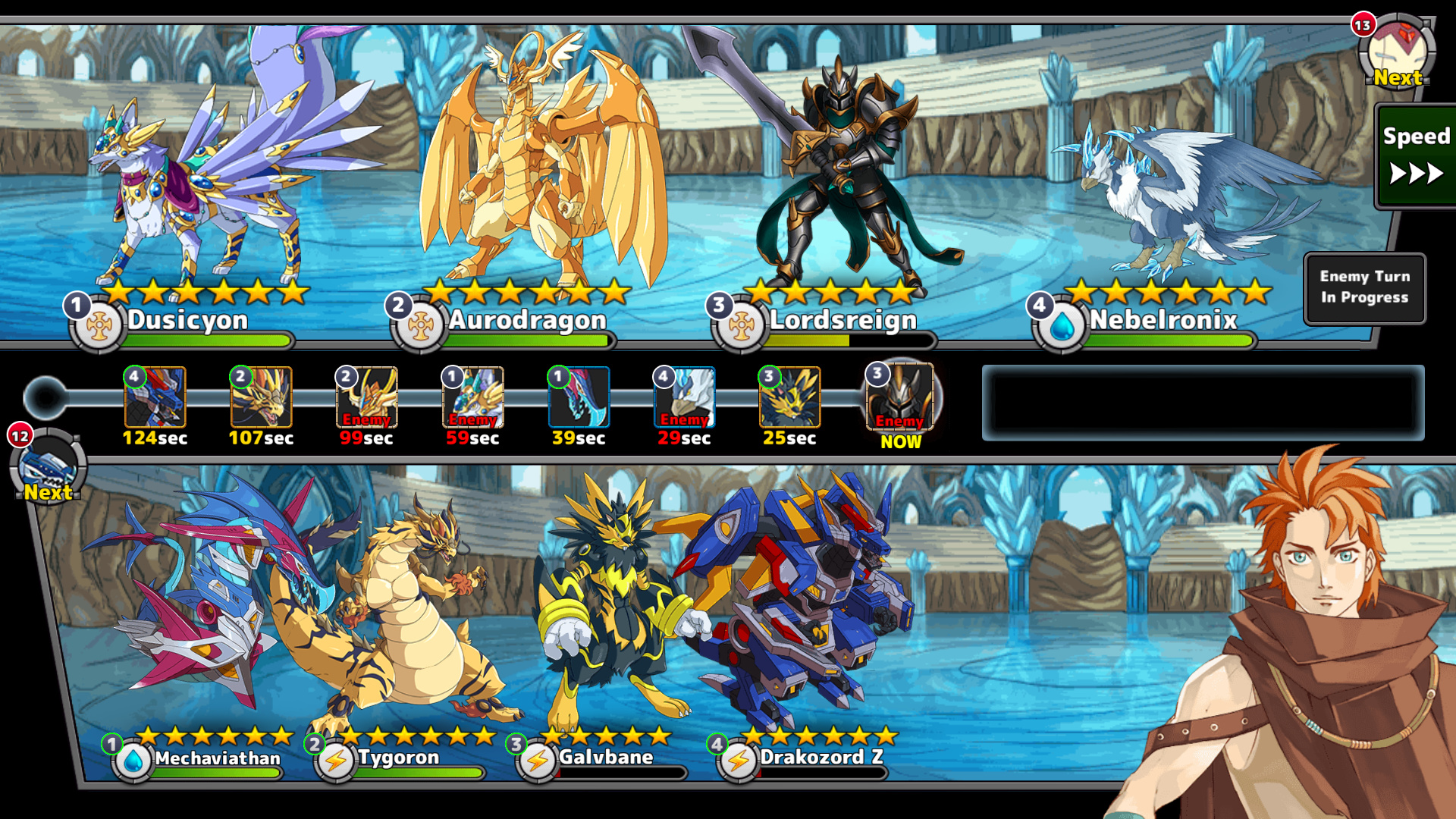Screen dimensions: 1456x819
Task: Select enemy Lordsreign's nameplate
Action: [843, 321]
